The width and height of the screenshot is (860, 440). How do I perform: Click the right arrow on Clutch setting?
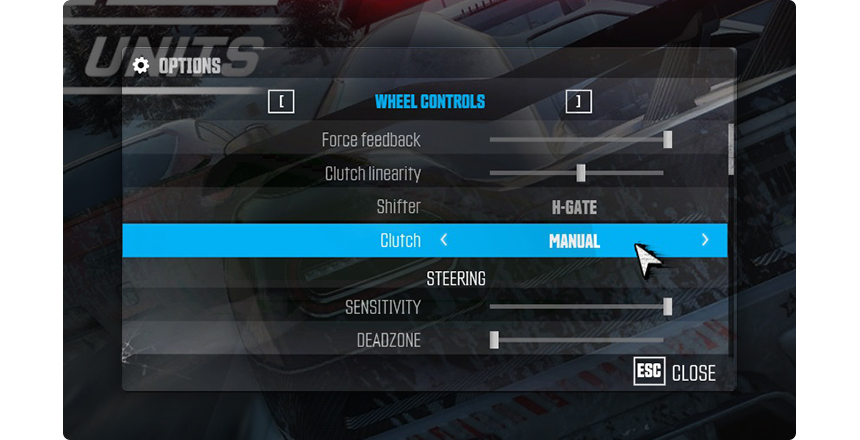pos(705,241)
